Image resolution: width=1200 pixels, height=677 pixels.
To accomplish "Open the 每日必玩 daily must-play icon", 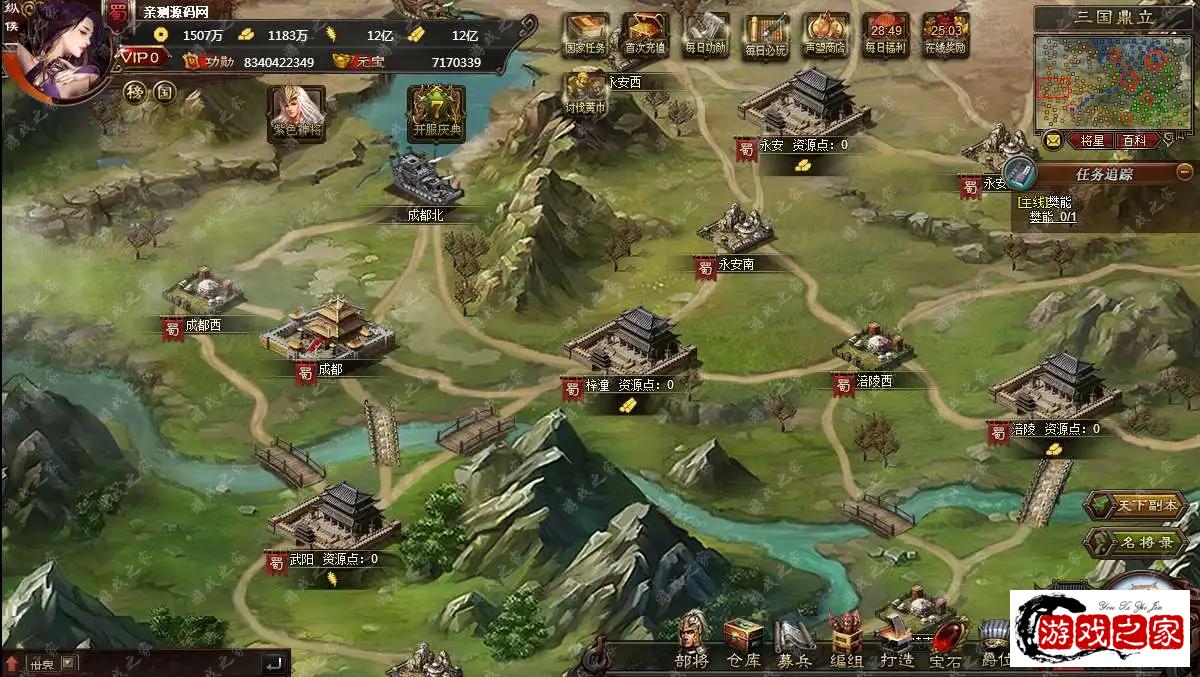I will (x=767, y=32).
